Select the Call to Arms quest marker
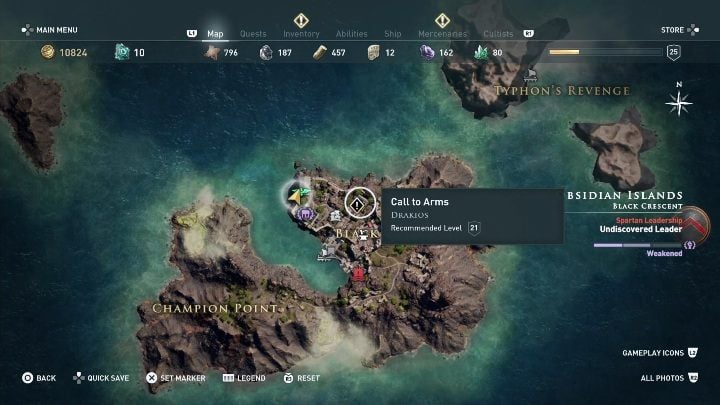 click(357, 204)
